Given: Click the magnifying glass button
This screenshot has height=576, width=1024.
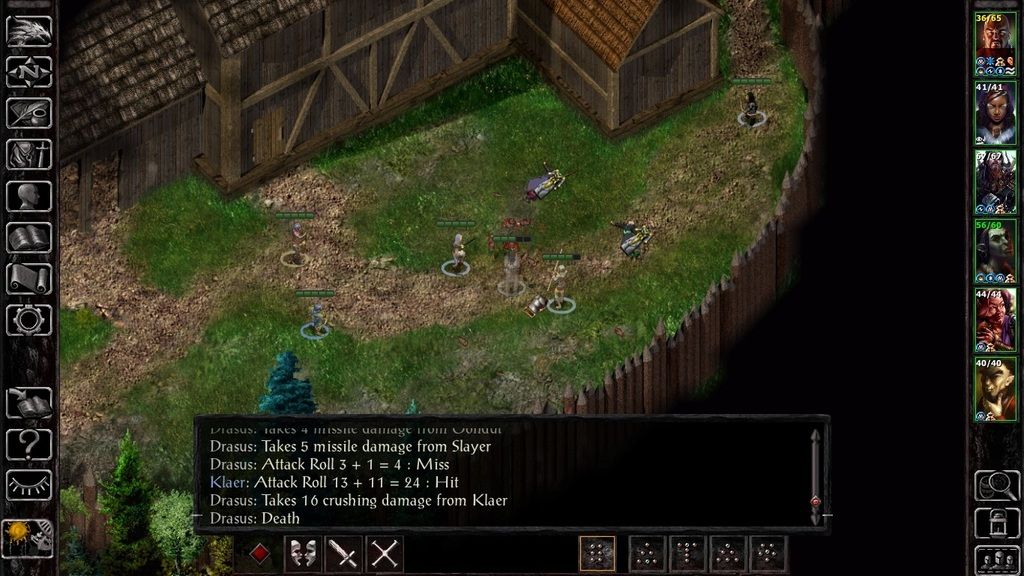Looking at the screenshot, I should click(x=996, y=484).
